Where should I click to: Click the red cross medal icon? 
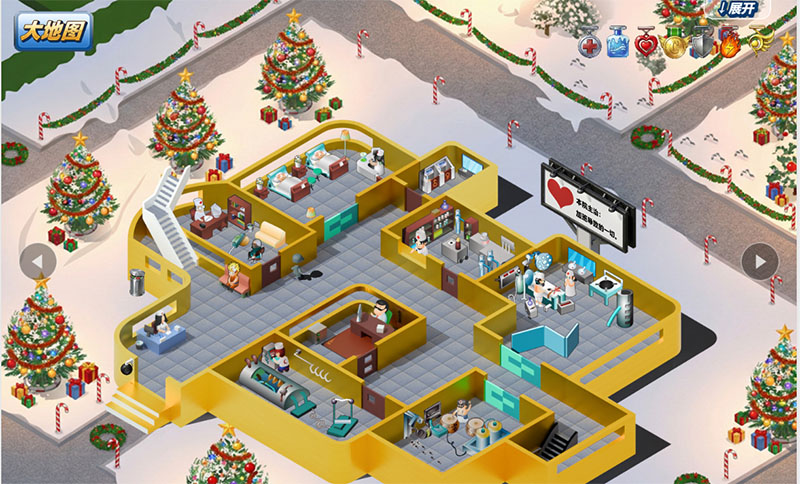pyautogui.click(x=591, y=44)
